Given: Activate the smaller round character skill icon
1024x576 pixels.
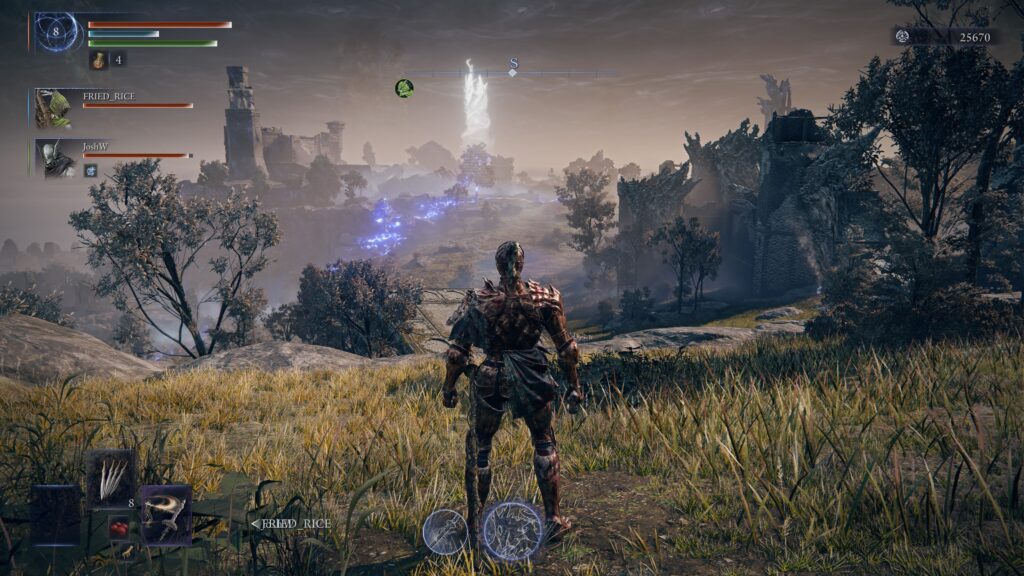Looking at the screenshot, I should (445, 531).
